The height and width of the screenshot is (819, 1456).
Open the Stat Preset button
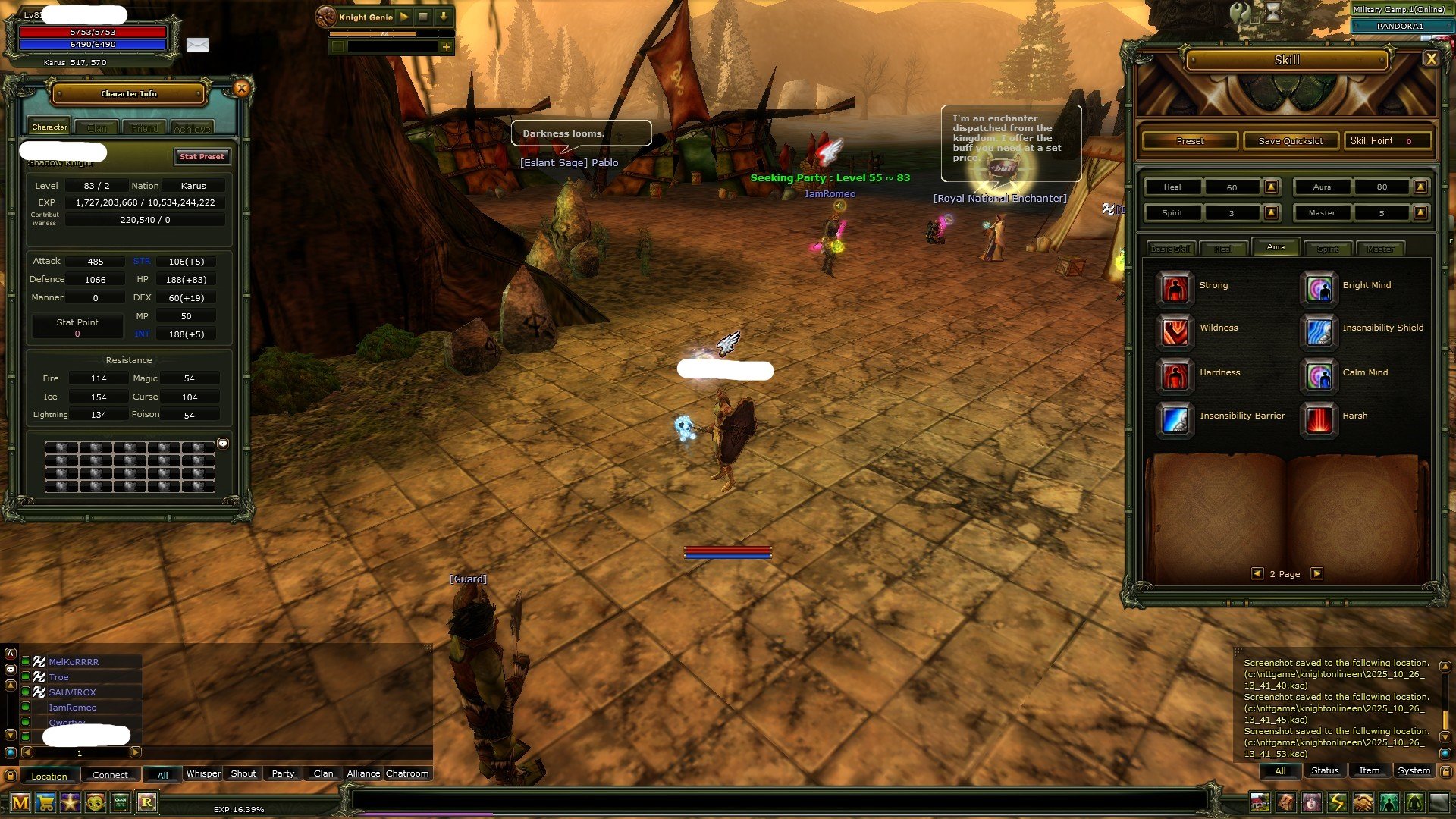click(x=202, y=157)
